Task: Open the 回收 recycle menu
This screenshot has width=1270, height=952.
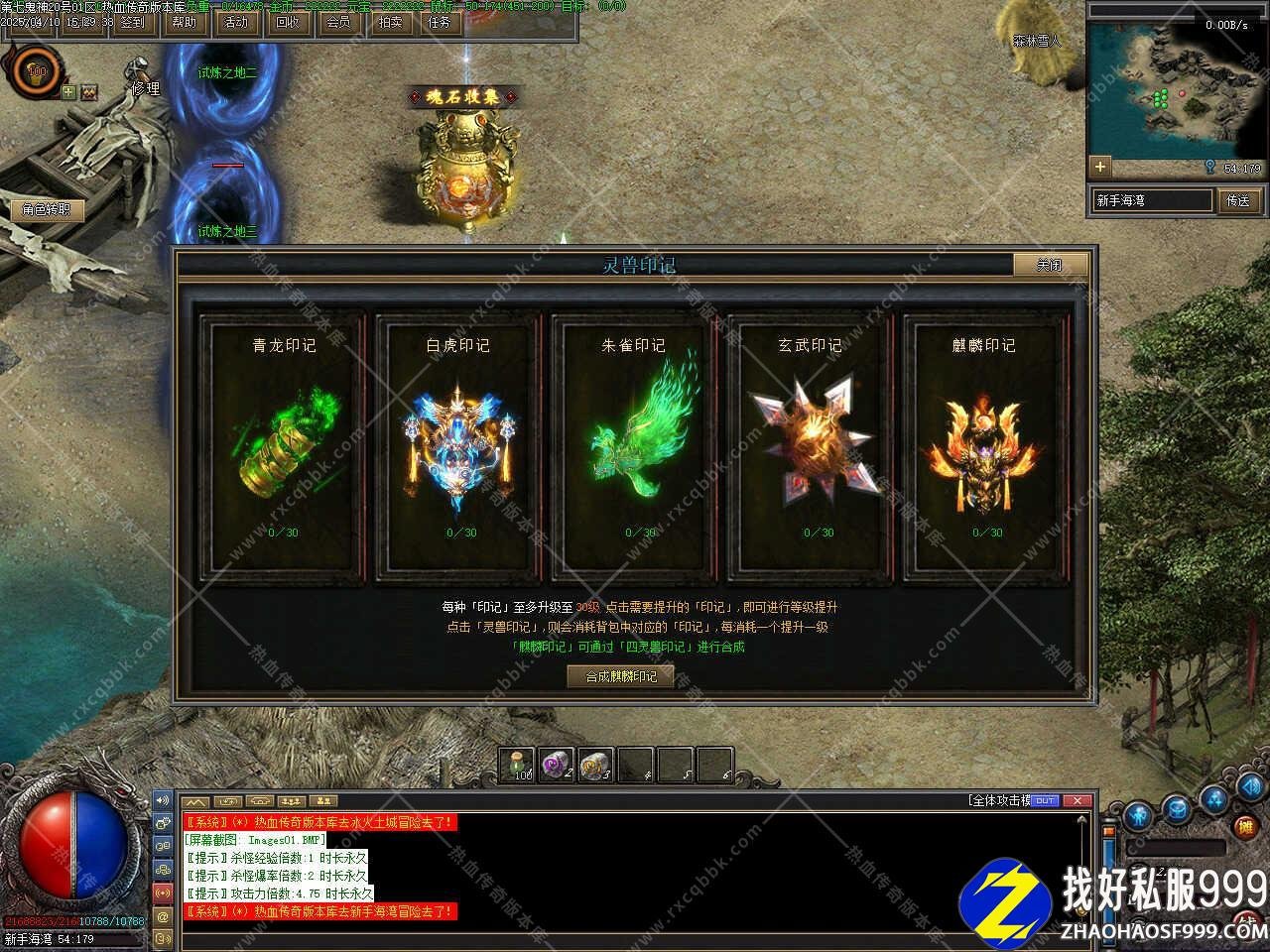Action: point(288,21)
